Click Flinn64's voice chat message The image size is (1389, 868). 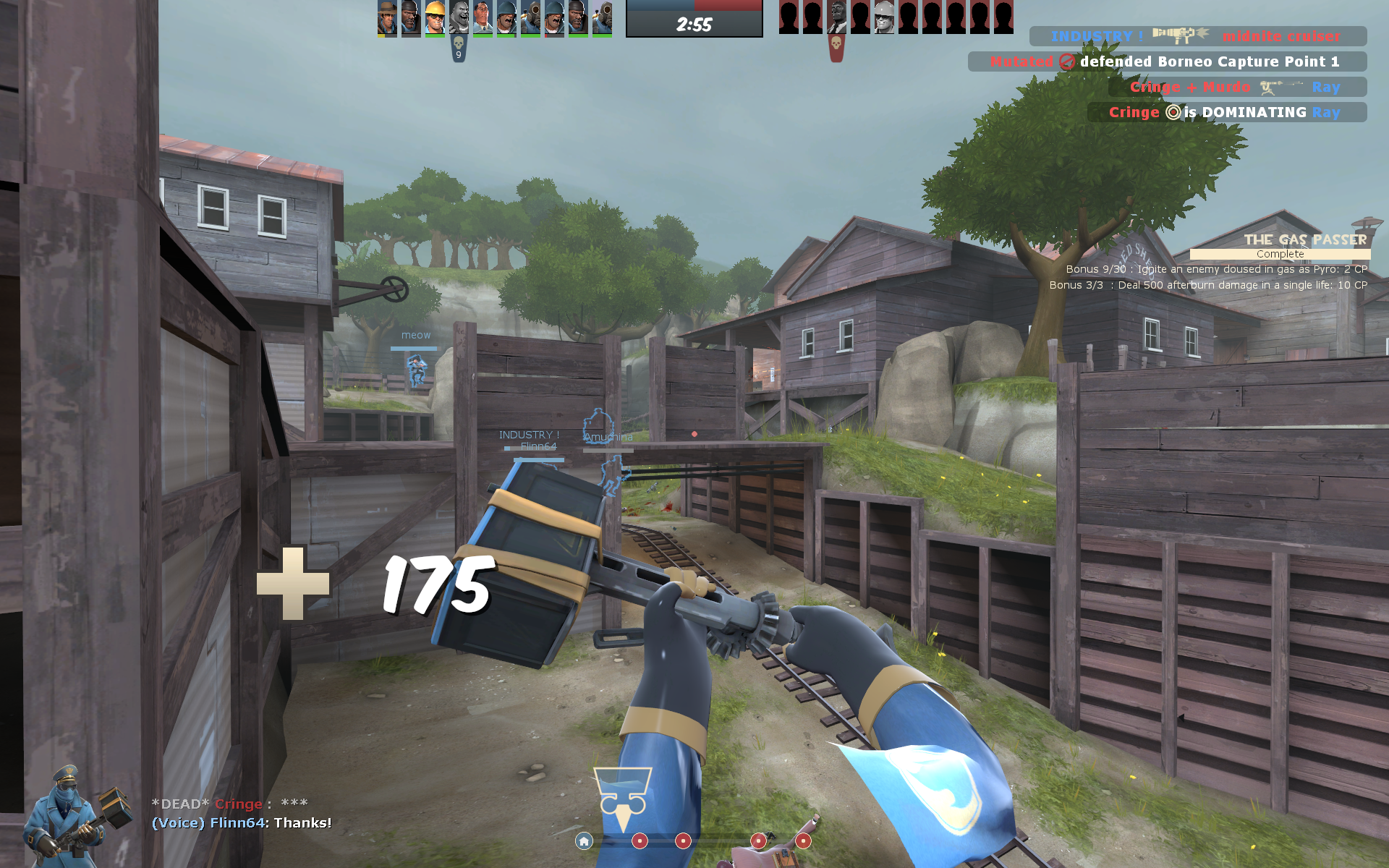click(242, 823)
